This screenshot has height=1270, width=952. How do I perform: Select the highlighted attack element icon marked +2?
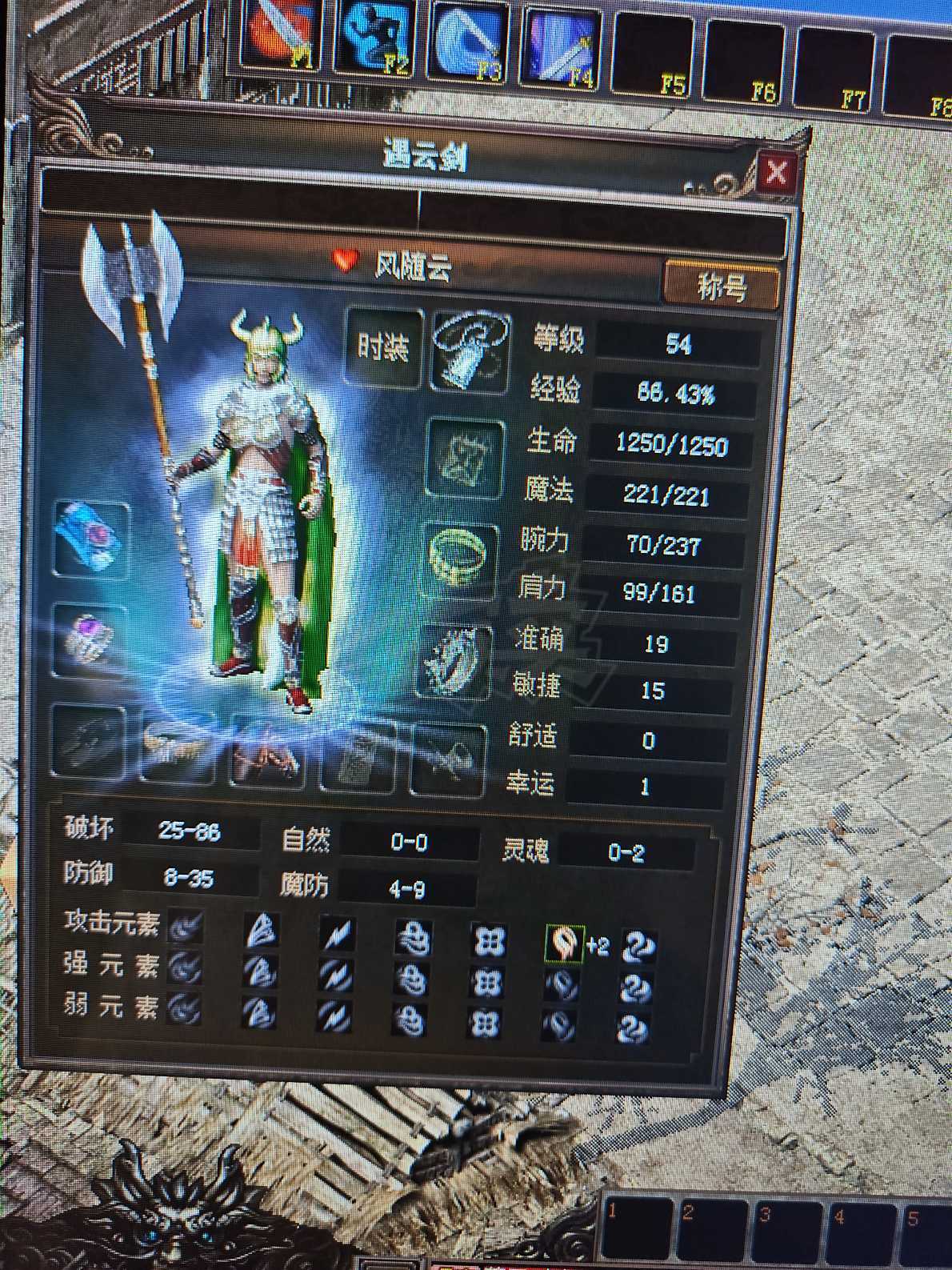pos(563,944)
